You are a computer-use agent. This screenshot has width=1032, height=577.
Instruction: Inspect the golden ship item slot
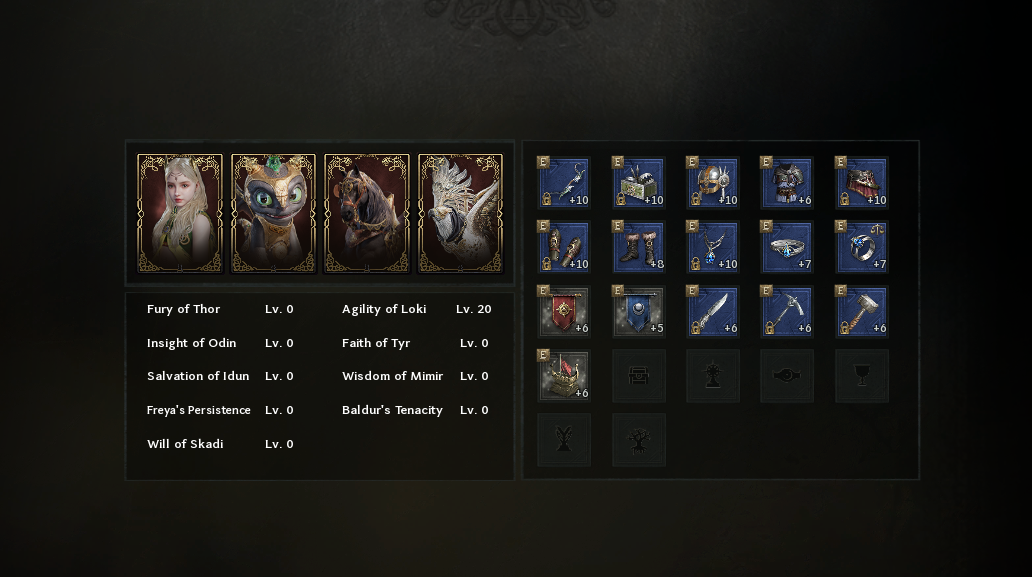pyautogui.click(x=564, y=375)
